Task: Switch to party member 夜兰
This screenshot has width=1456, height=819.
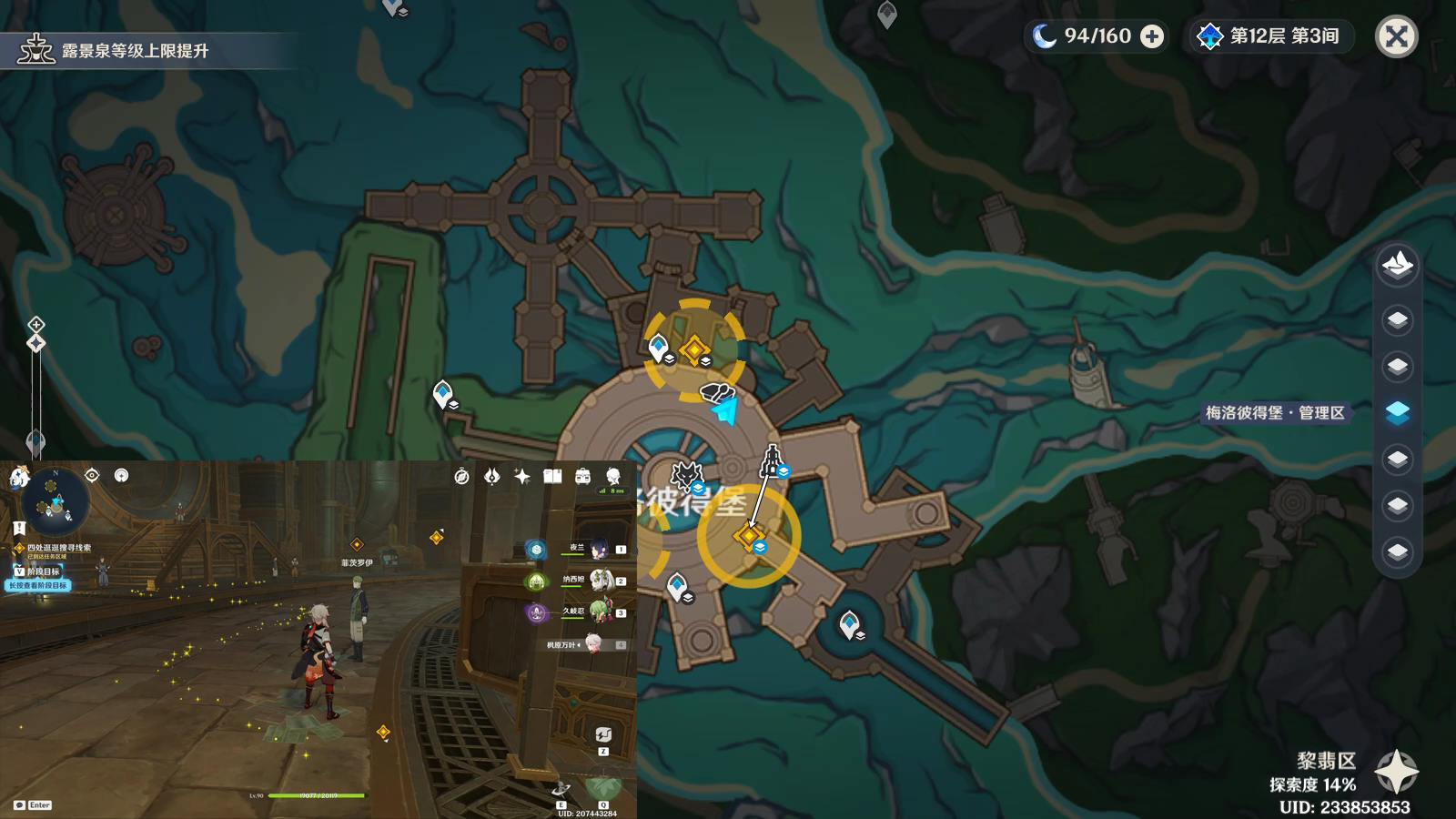Action: coord(598,549)
